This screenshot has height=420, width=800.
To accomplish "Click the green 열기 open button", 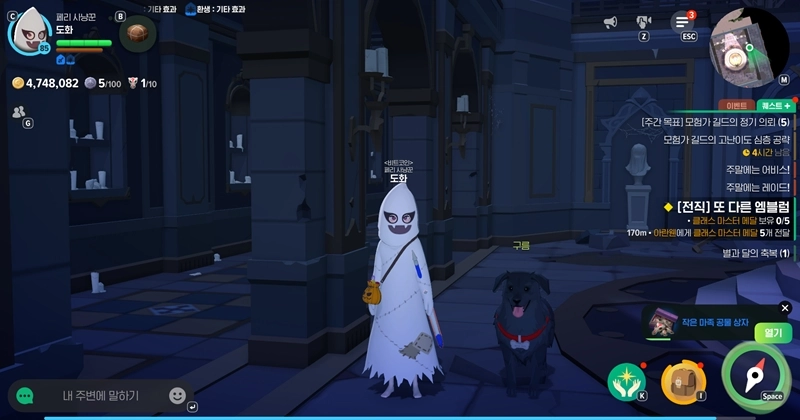I will click(x=772, y=332).
